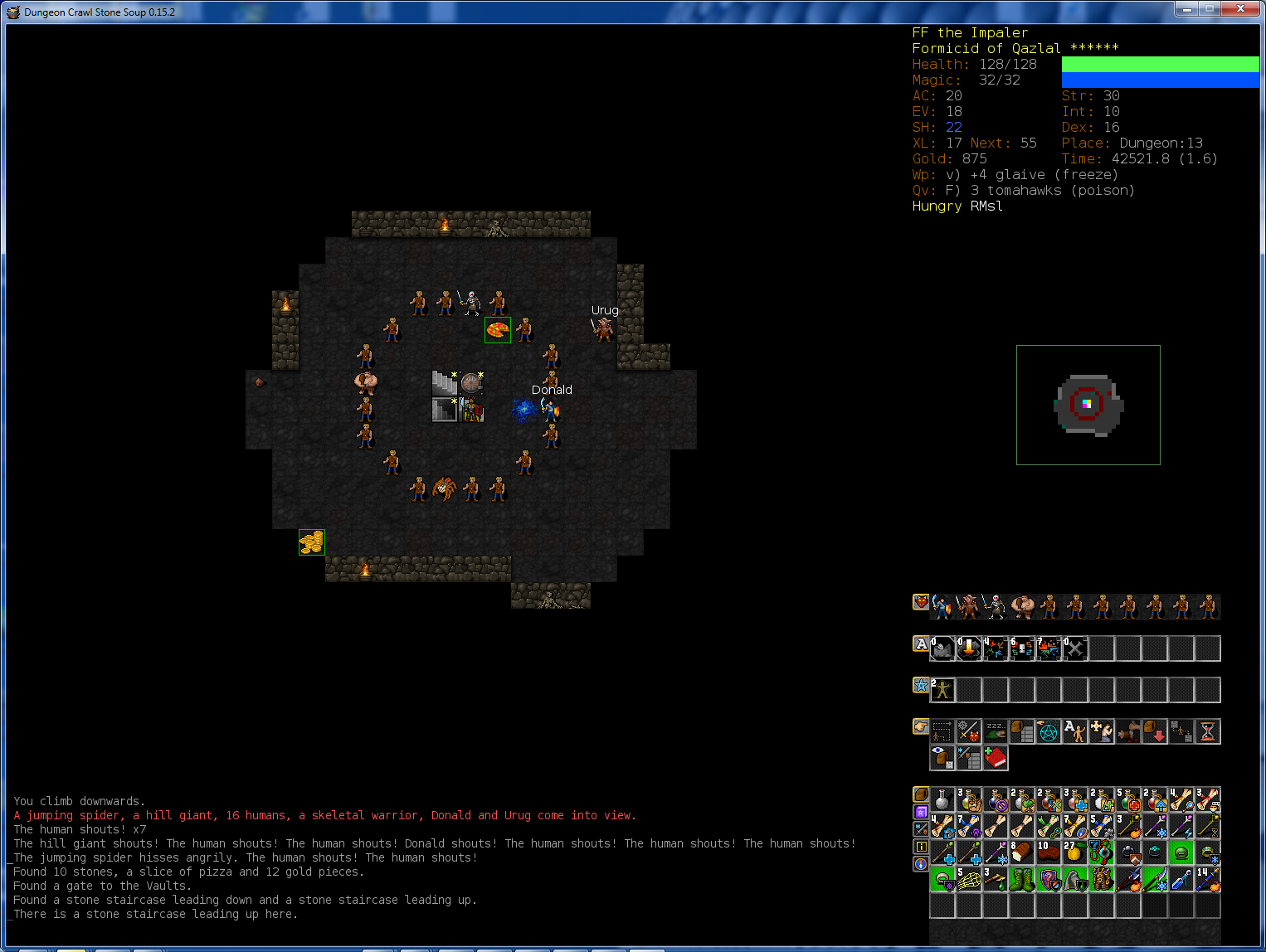This screenshot has width=1266, height=952.
Task: Select the equipped green boots
Action: click(x=1022, y=879)
